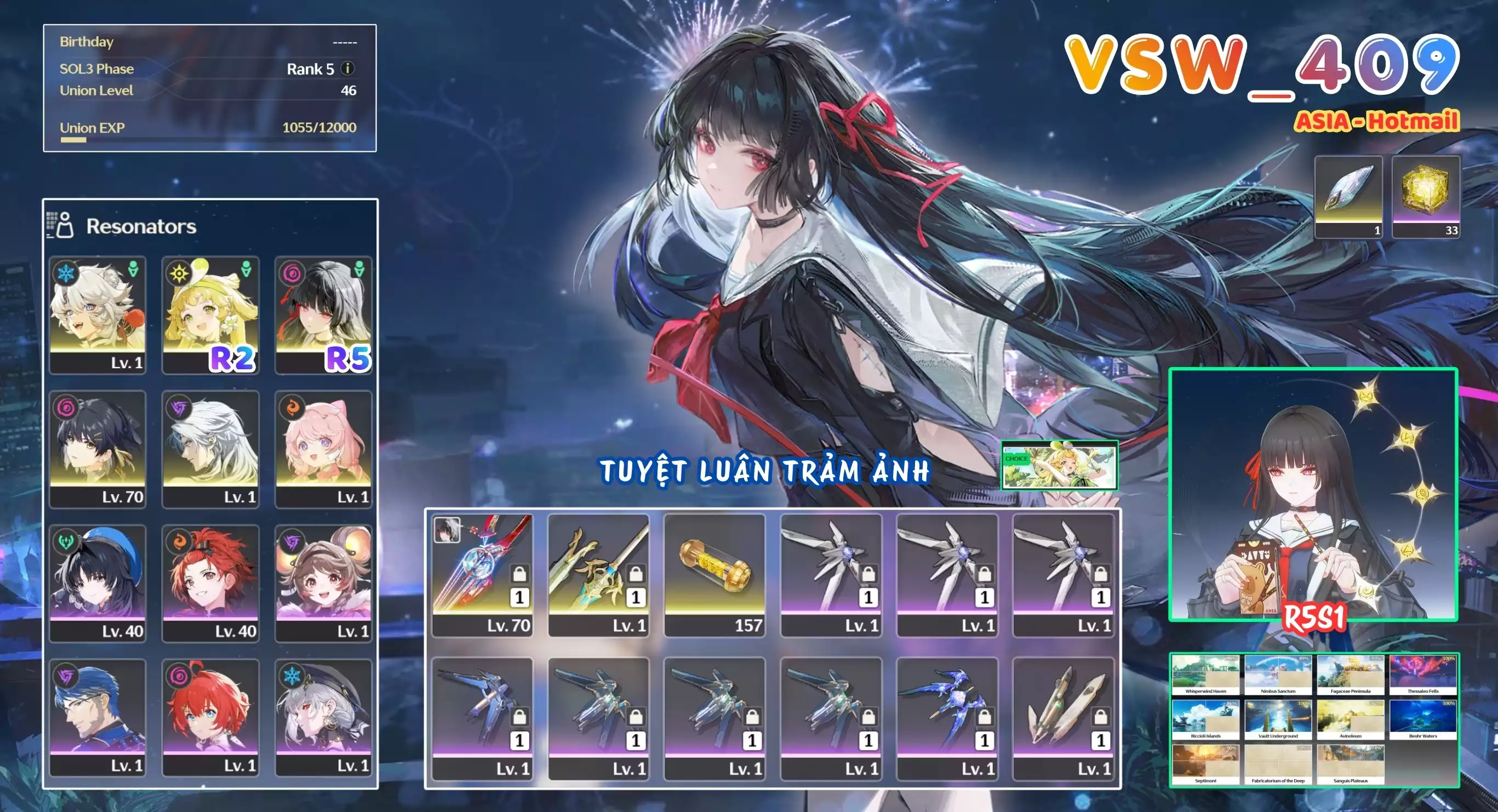This screenshot has width=1498, height=812.
Task: Unlock the blue pistols weapon in the bottom row
Action: [x=986, y=718]
